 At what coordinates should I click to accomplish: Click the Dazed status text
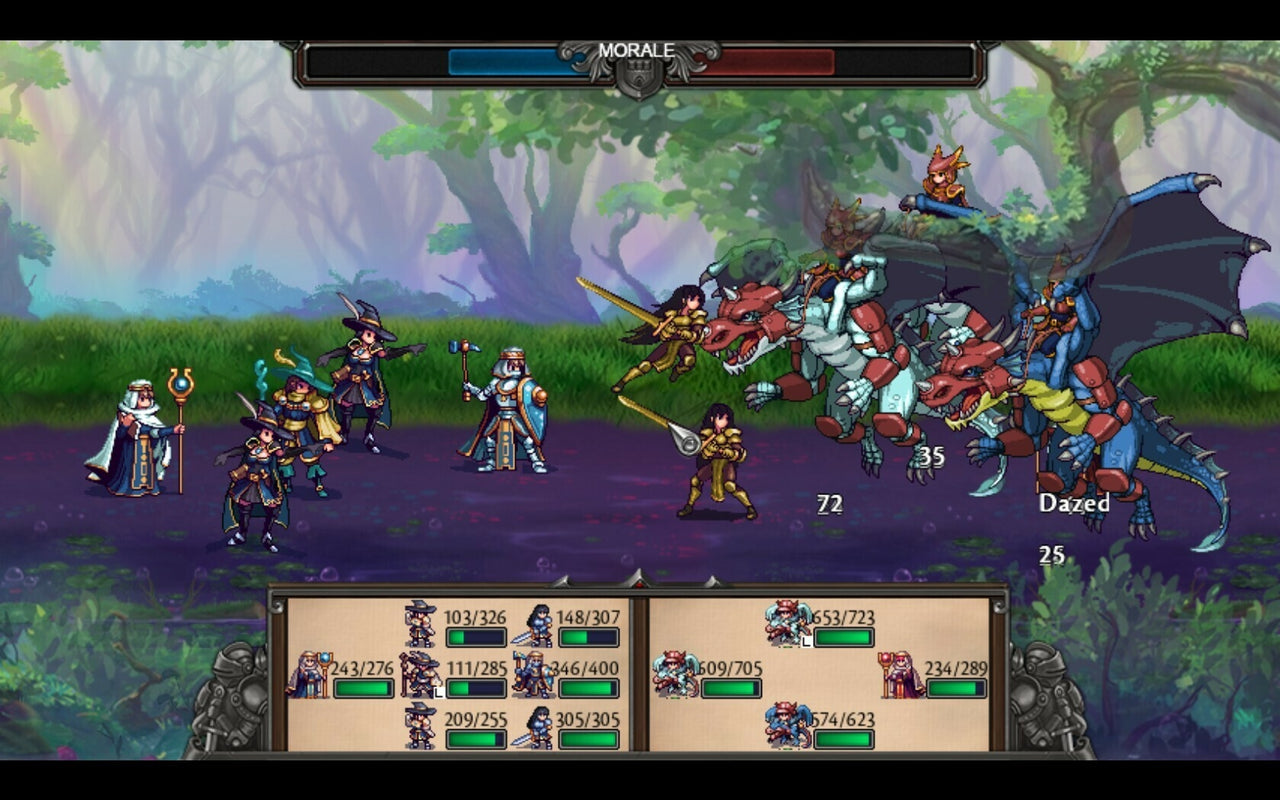coord(1074,503)
